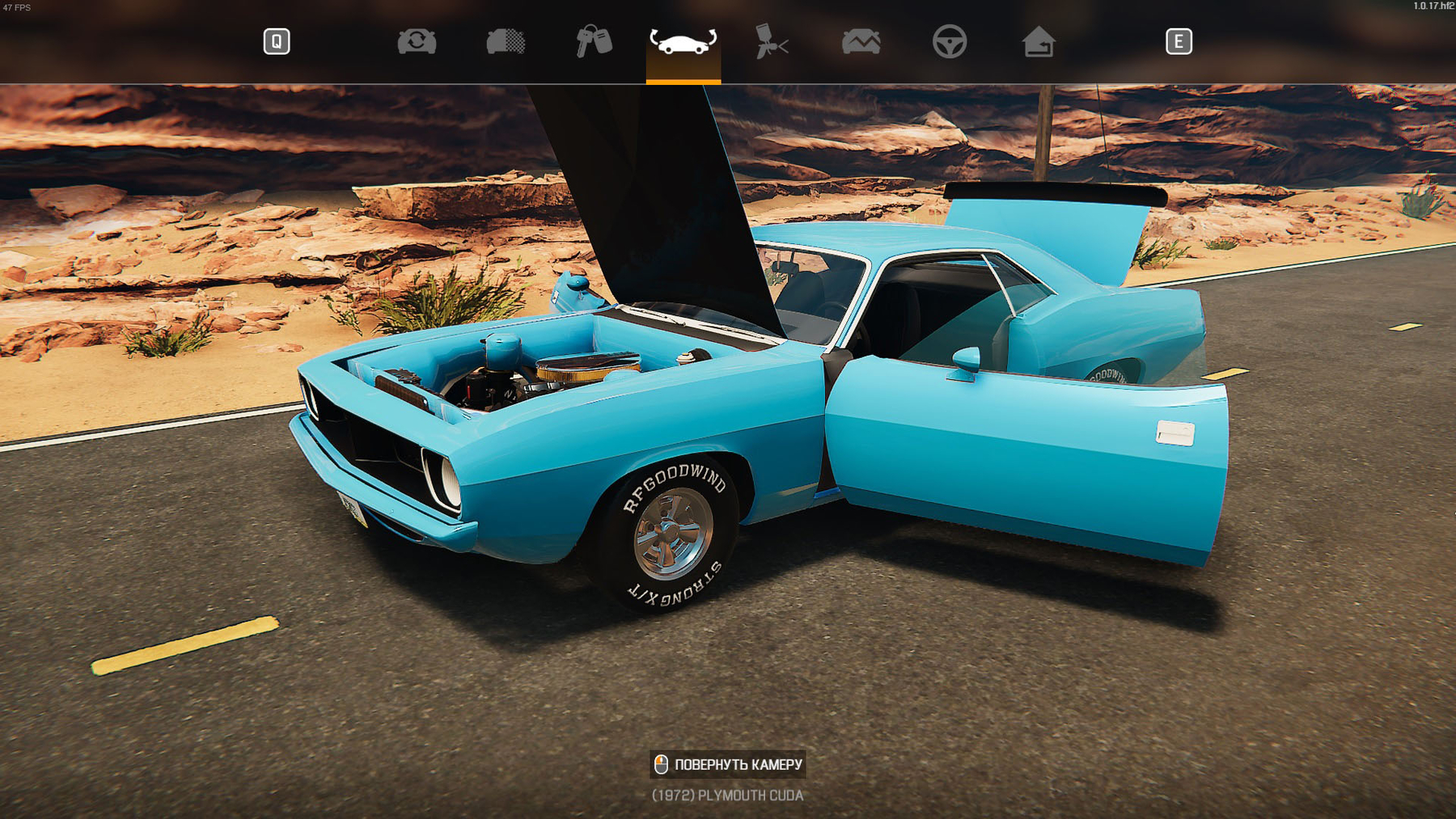Open the paint spray gun tab
1456x819 pixels.
tap(771, 42)
